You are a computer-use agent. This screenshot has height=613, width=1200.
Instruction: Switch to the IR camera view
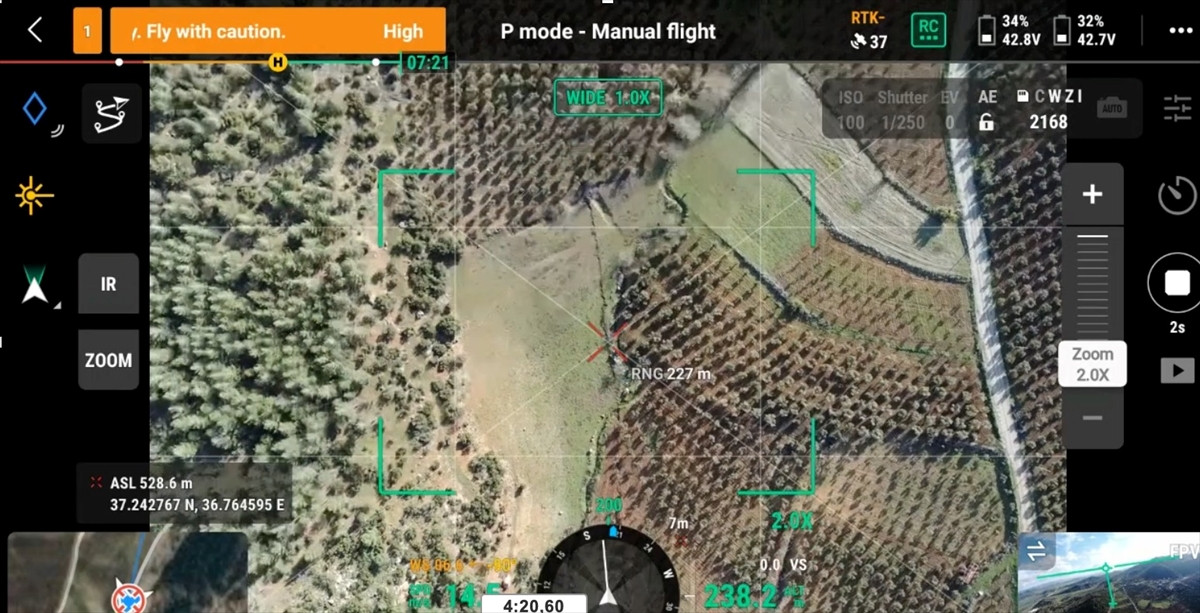click(108, 284)
